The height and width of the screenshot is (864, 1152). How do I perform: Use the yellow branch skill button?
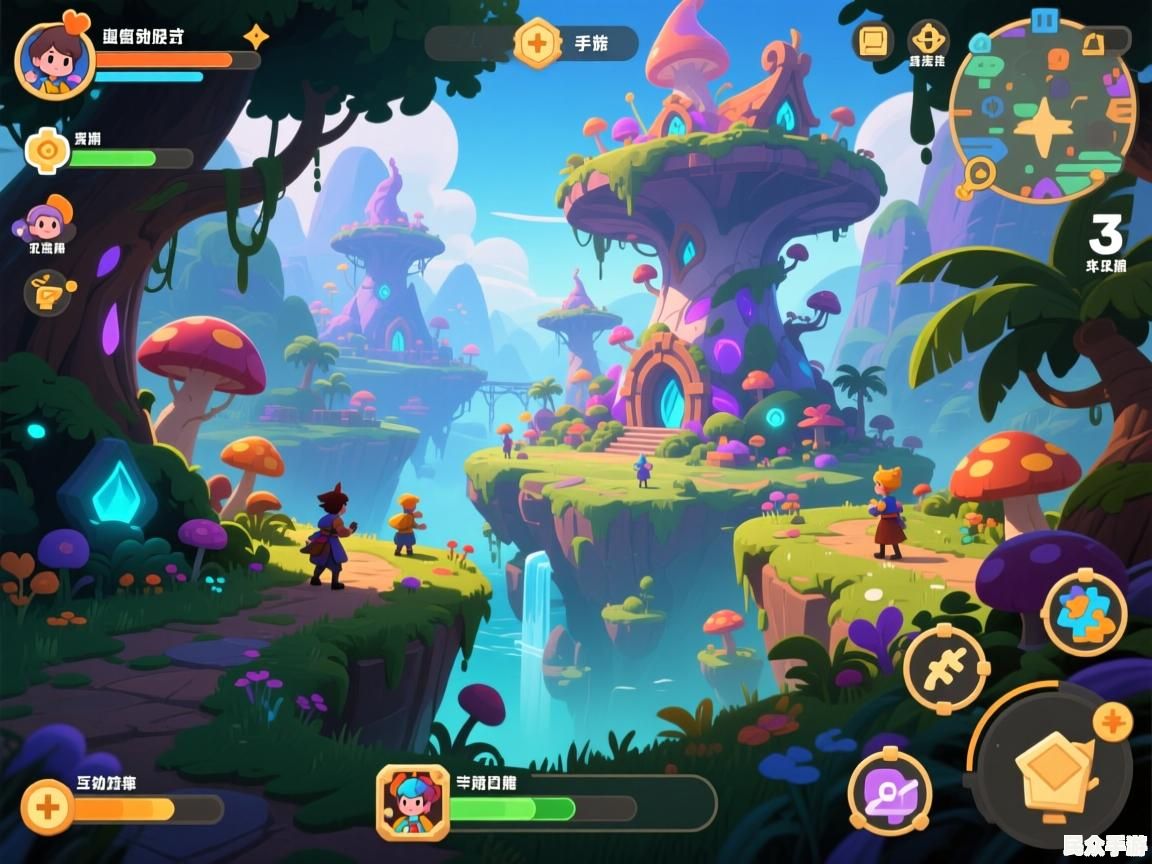945,668
